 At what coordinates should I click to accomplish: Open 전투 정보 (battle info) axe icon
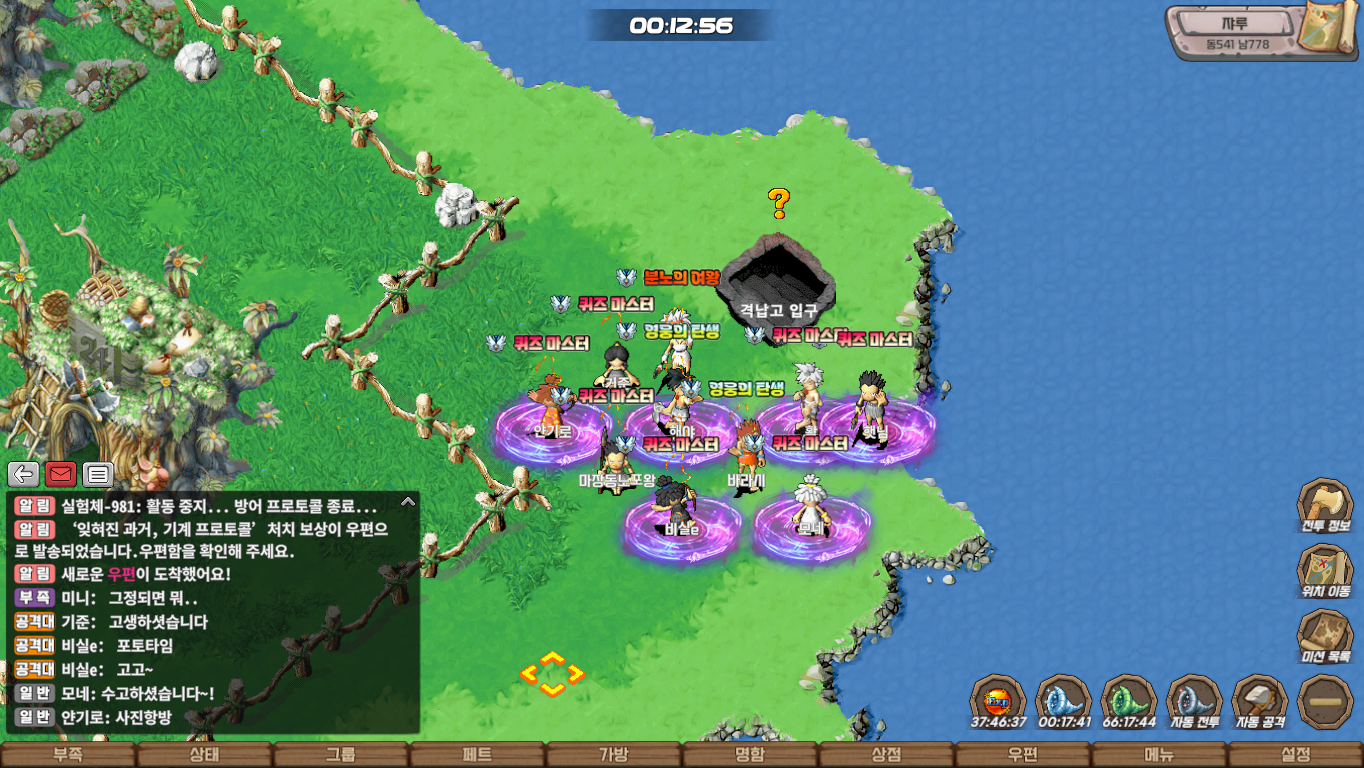[x=1325, y=505]
